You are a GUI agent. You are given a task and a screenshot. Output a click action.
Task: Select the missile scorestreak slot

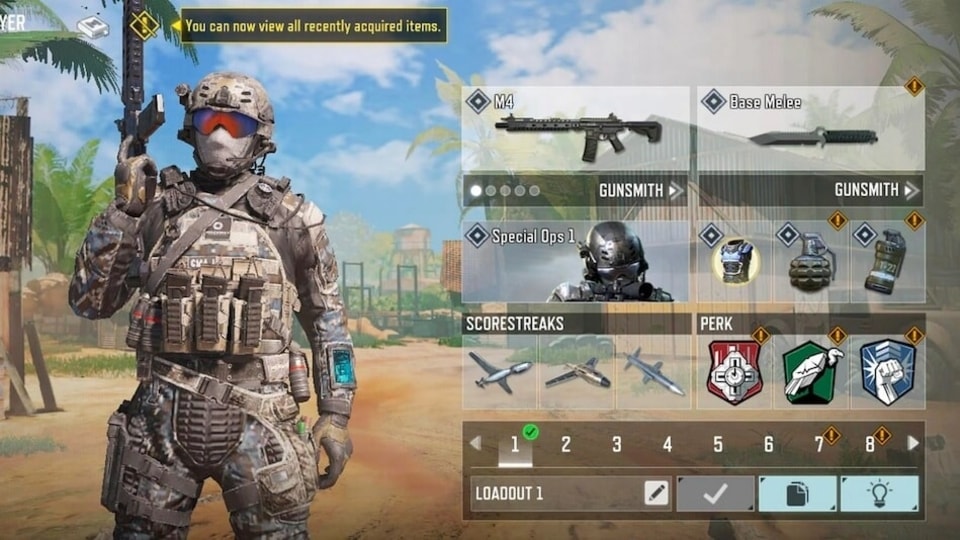653,371
